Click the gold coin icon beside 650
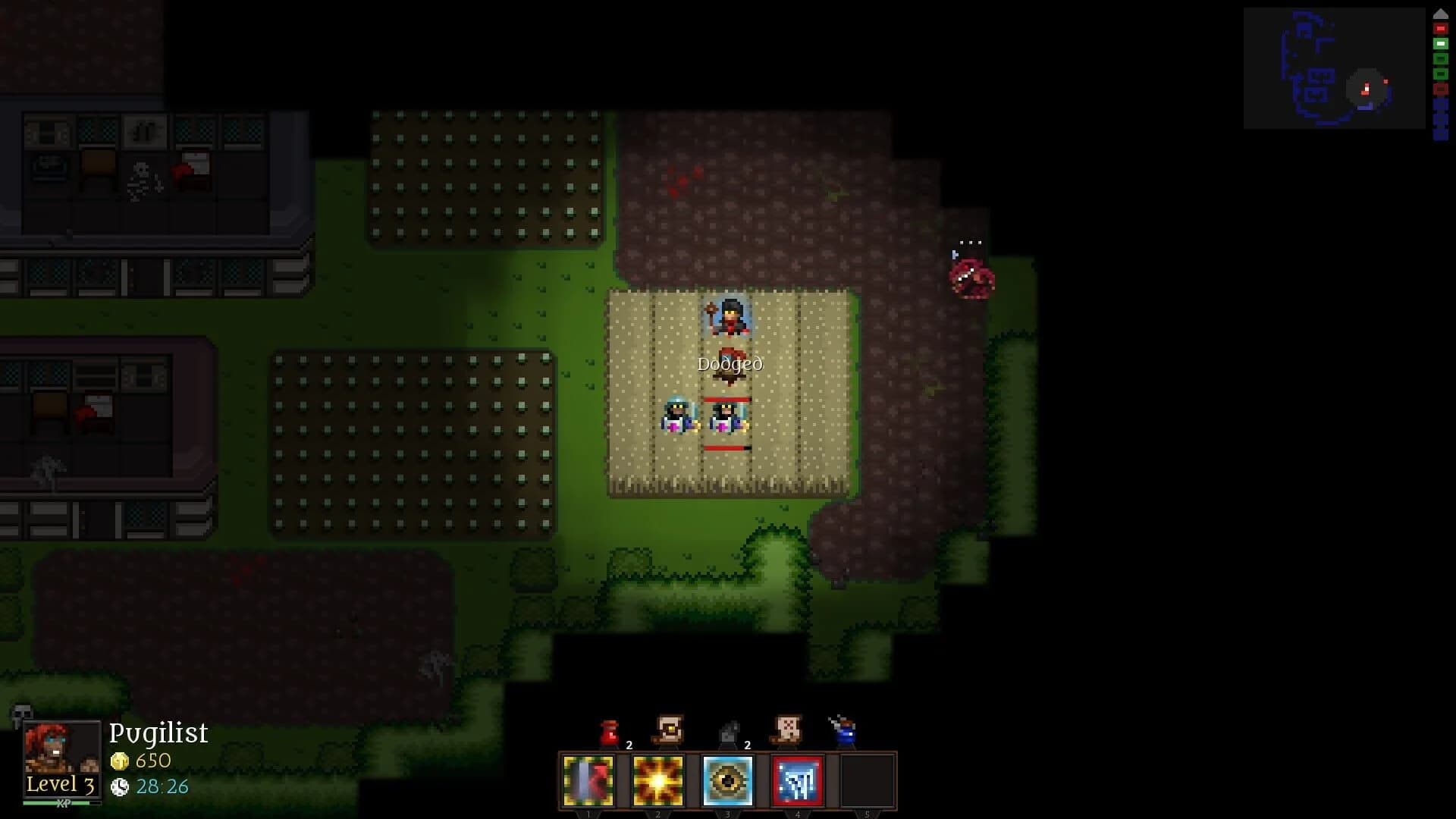This screenshot has width=1456, height=819. pyautogui.click(x=121, y=761)
